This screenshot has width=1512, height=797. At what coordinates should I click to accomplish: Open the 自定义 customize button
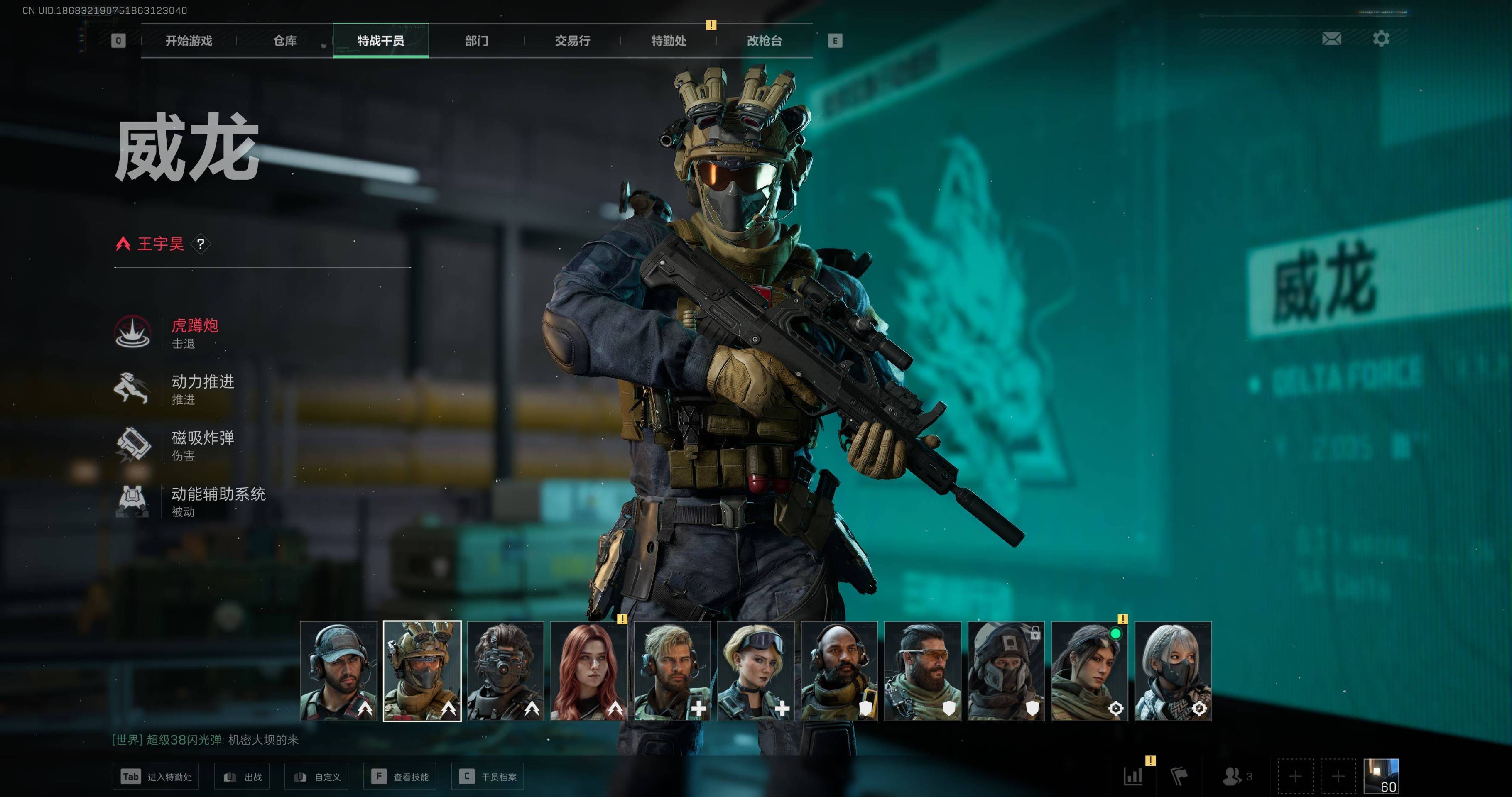(x=316, y=777)
